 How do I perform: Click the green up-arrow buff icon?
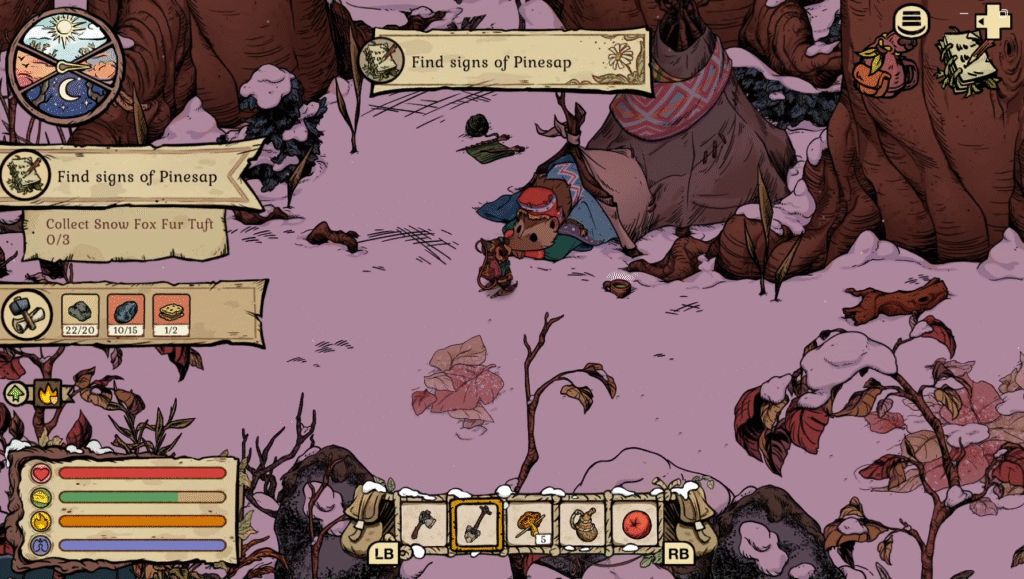point(16,393)
